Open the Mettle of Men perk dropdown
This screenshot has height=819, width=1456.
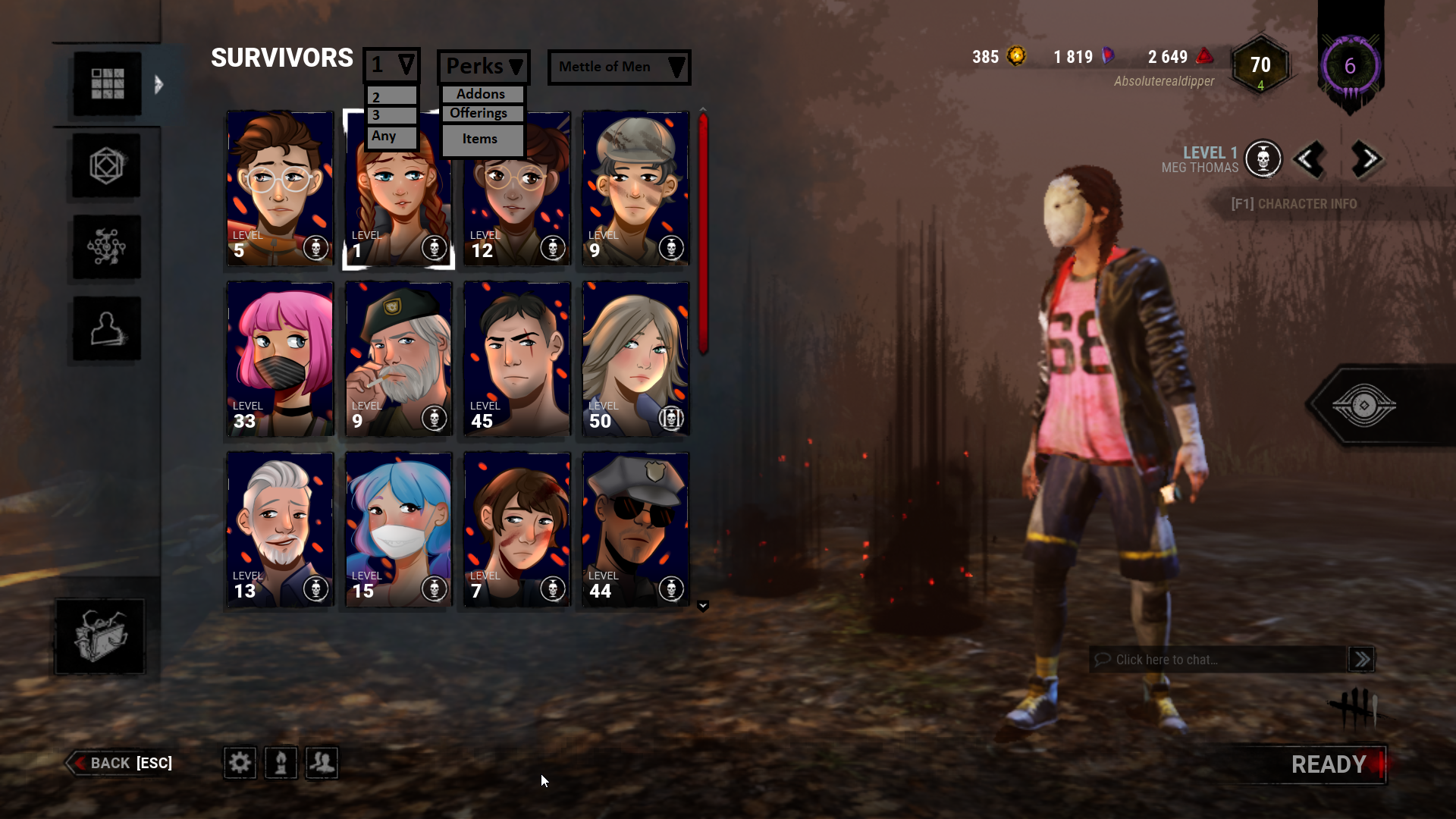pos(619,67)
